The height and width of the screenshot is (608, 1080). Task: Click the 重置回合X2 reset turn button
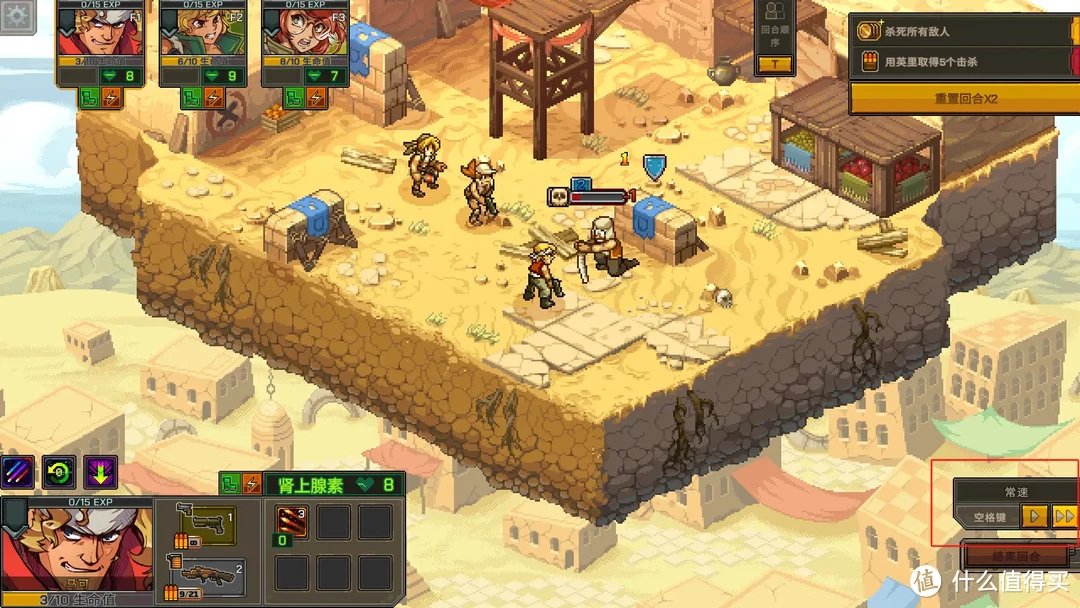[964, 99]
